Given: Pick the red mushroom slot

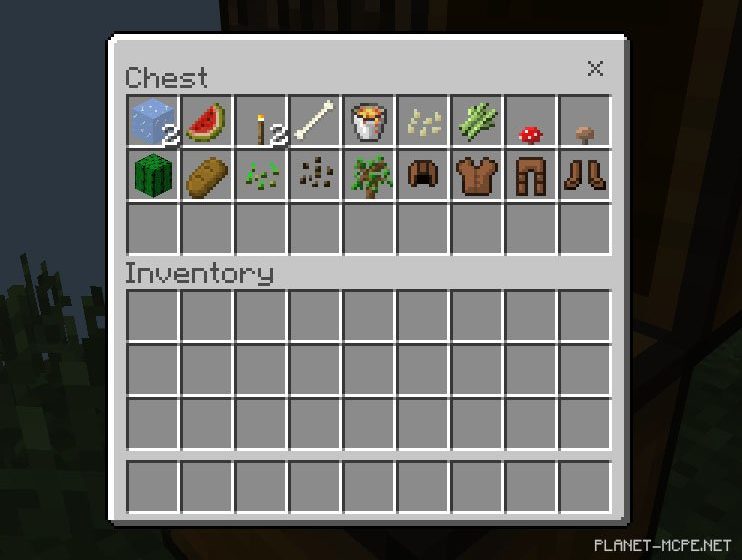Looking at the screenshot, I should [x=531, y=122].
